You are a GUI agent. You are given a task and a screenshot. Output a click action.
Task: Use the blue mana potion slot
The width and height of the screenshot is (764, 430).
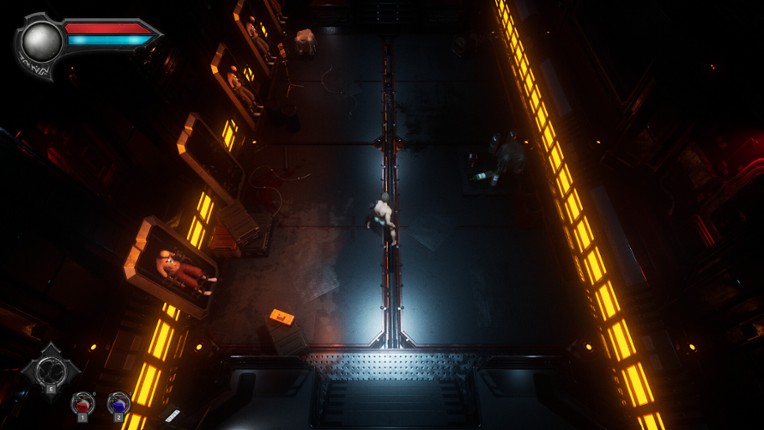tap(119, 404)
